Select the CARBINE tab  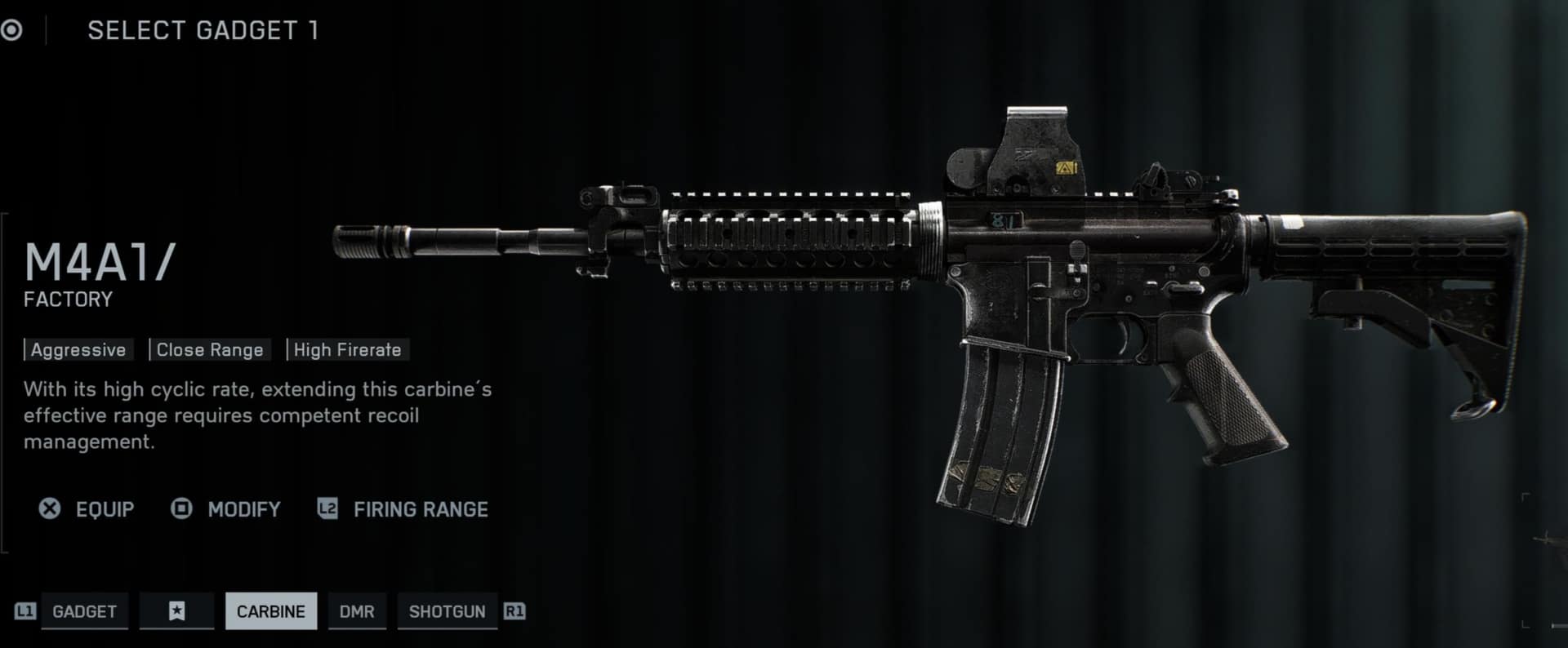click(x=271, y=610)
